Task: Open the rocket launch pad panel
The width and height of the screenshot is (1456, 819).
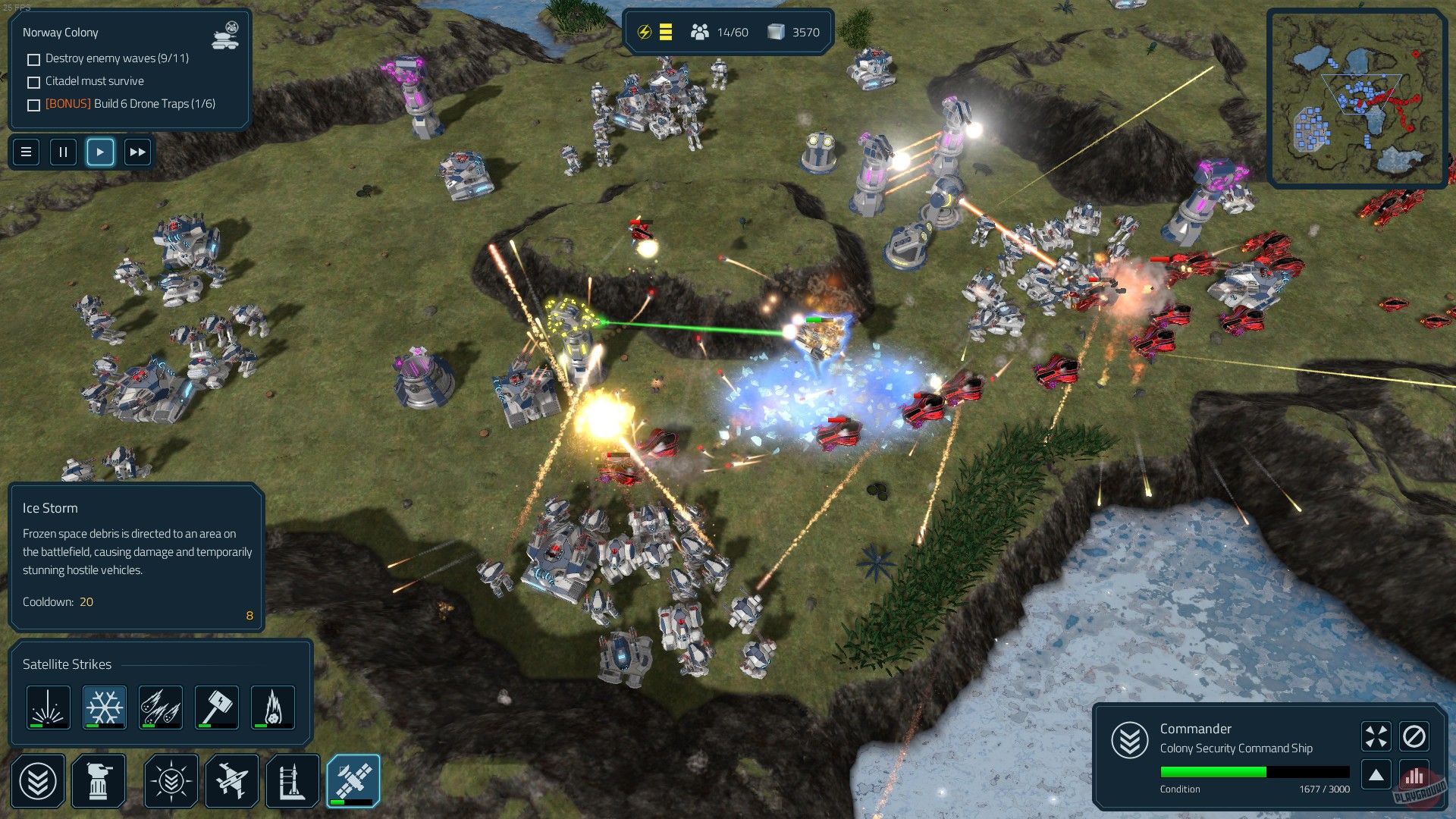Action: pos(293,781)
